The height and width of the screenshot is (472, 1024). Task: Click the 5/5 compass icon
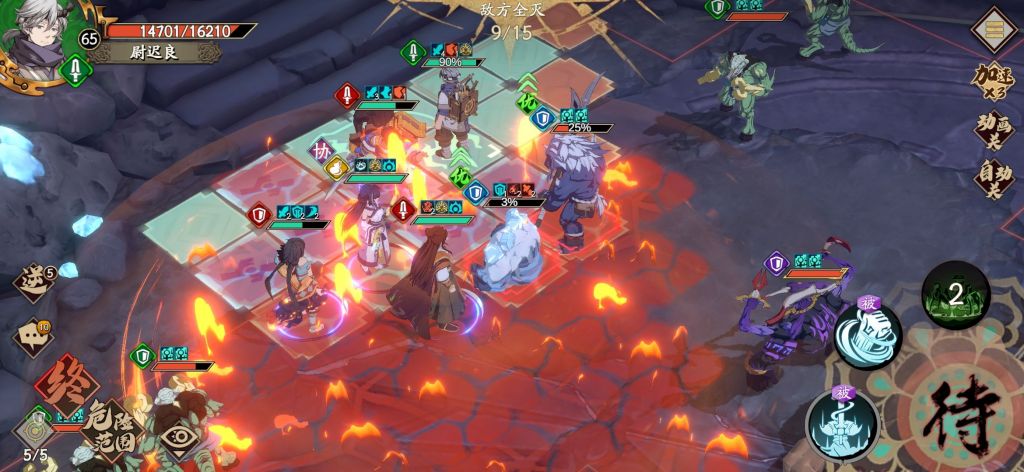[36, 432]
